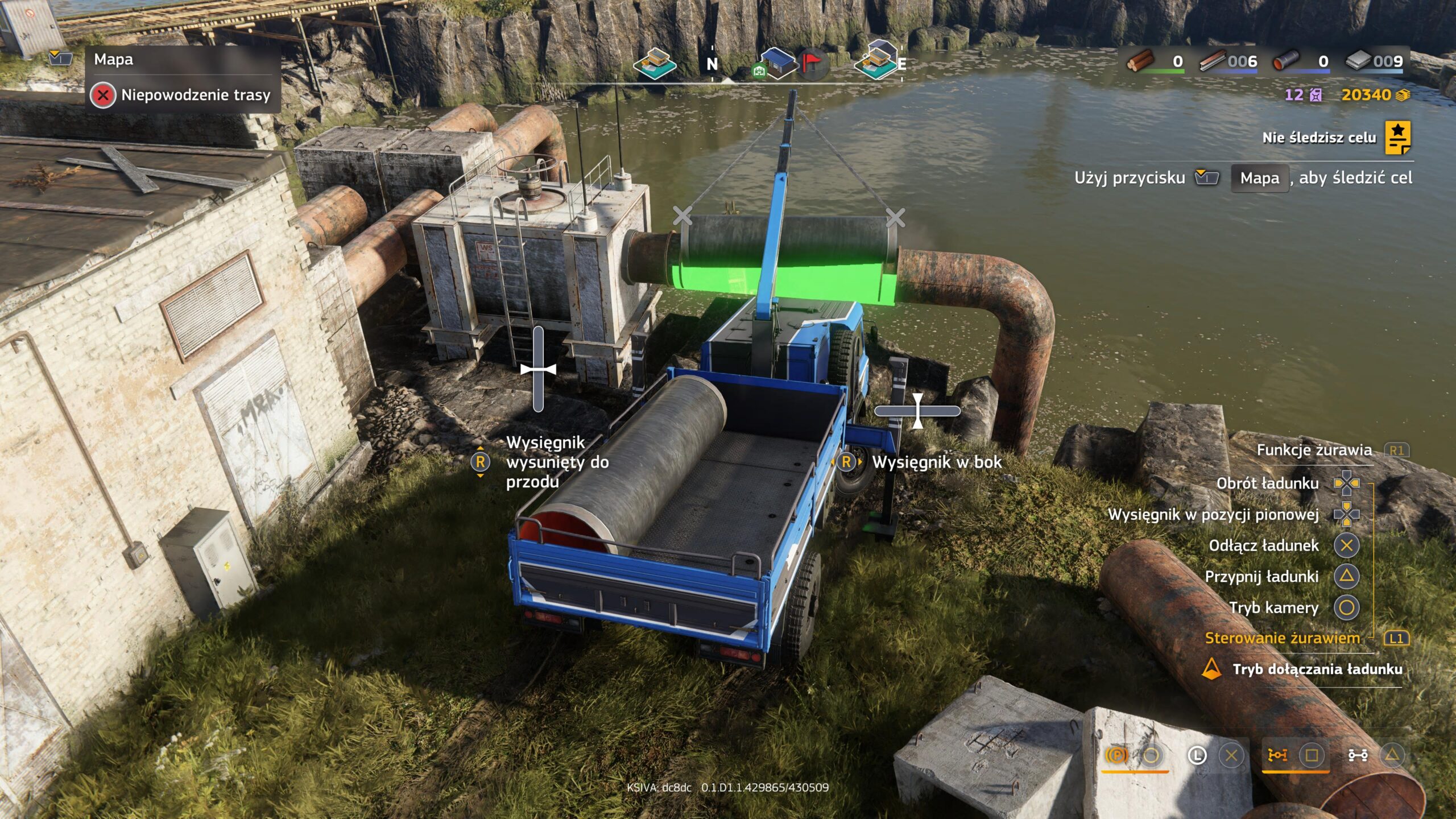
Task: Click the Wysięgnik w bok horizontal gauge
Action: pos(917,411)
